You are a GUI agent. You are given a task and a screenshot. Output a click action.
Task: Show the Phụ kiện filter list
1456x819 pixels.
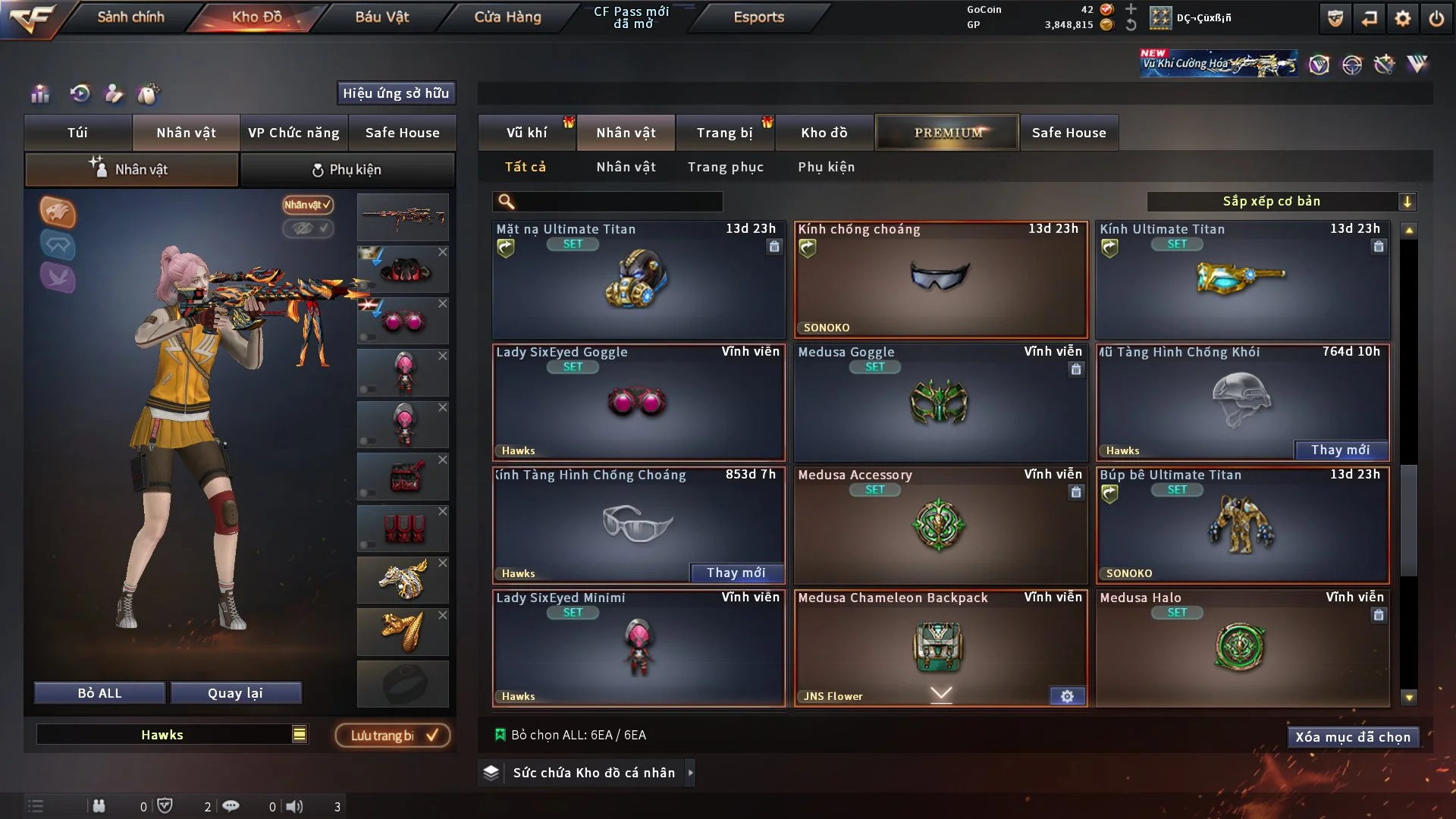pyautogui.click(x=826, y=167)
